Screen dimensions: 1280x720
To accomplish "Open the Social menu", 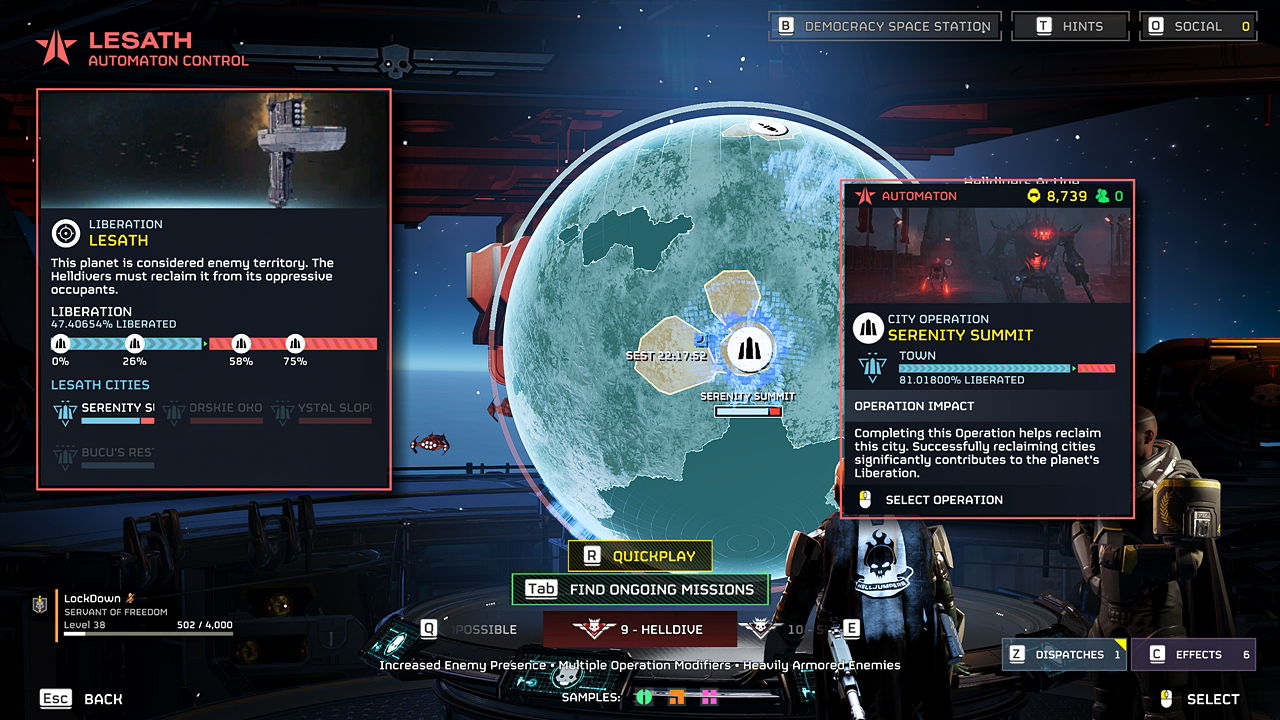I will [1197, 27].
